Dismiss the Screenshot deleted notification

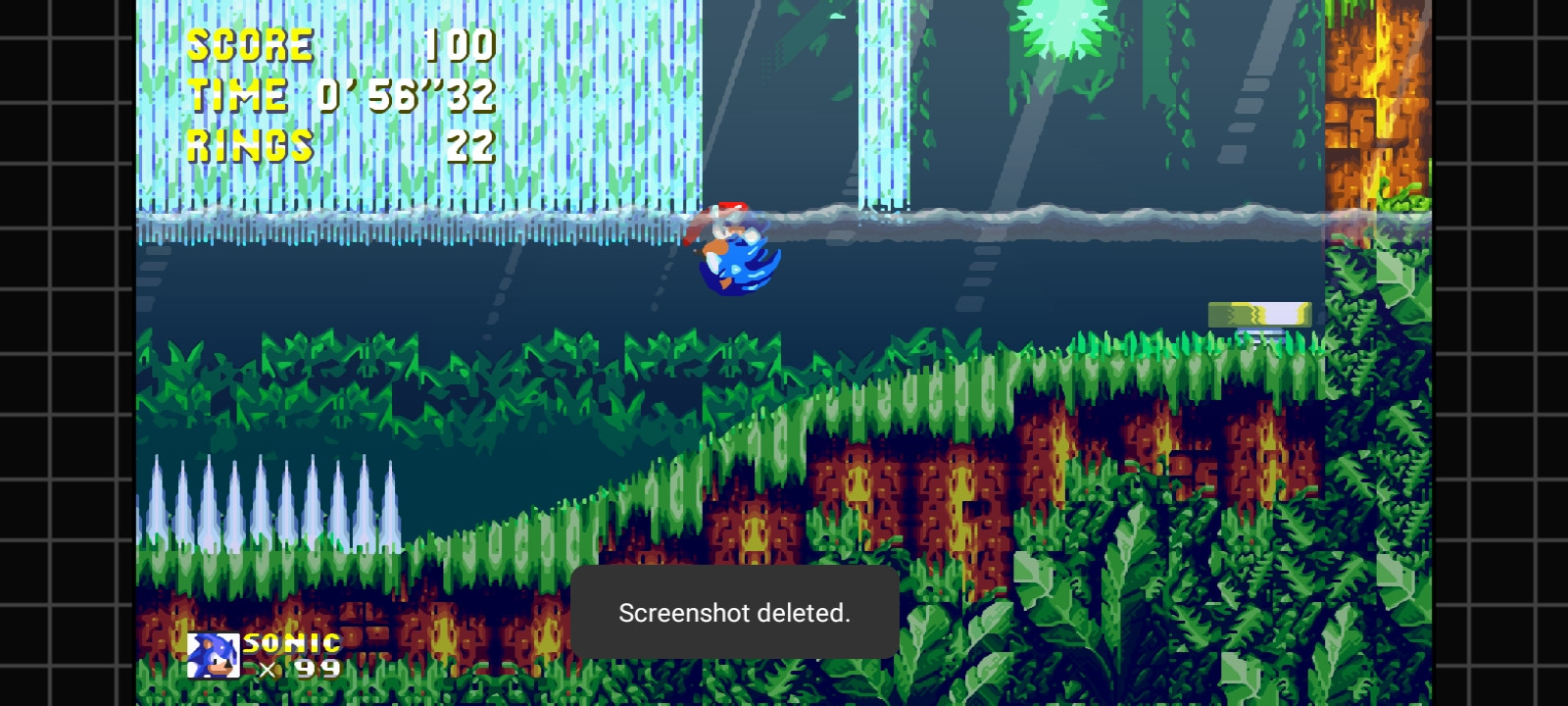pyautogui.click(x=736, y=615)
